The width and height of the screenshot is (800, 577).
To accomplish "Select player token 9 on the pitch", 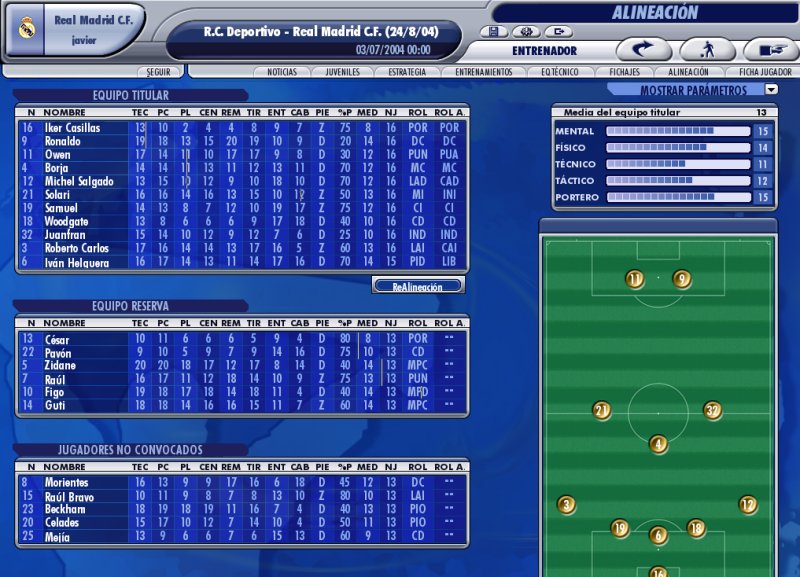I will [x=682, y=279].
